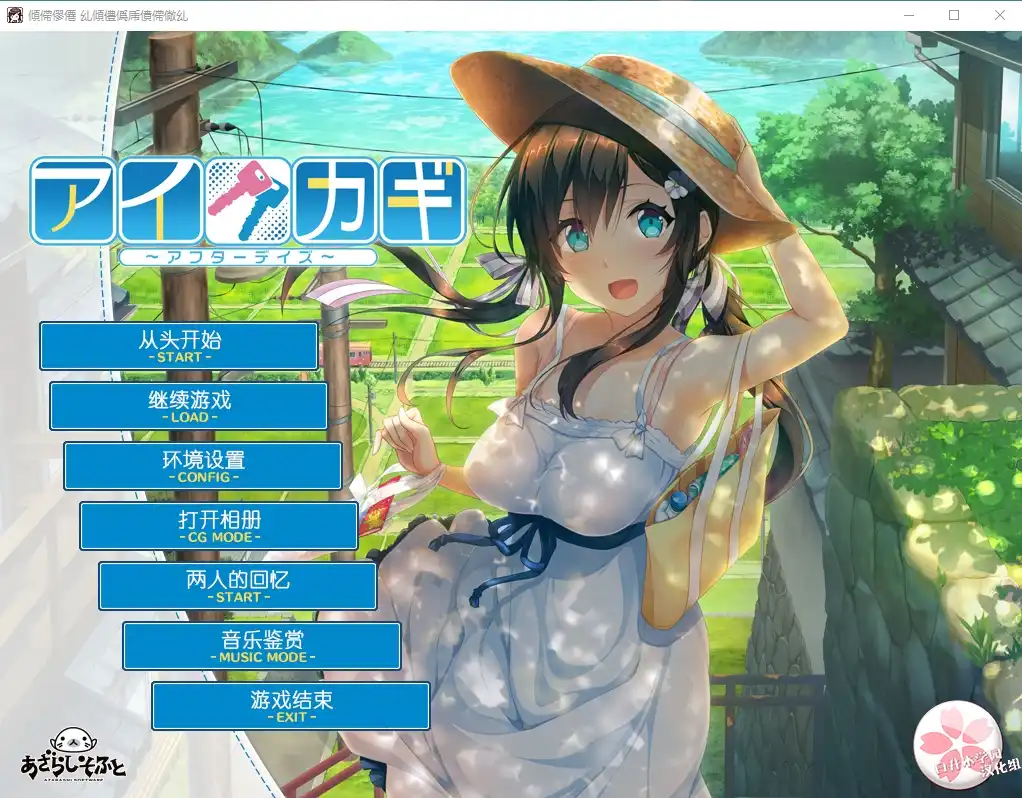Open the 打开相册 CG MODE gallery
1022x798 pixels.
(219, 526)
